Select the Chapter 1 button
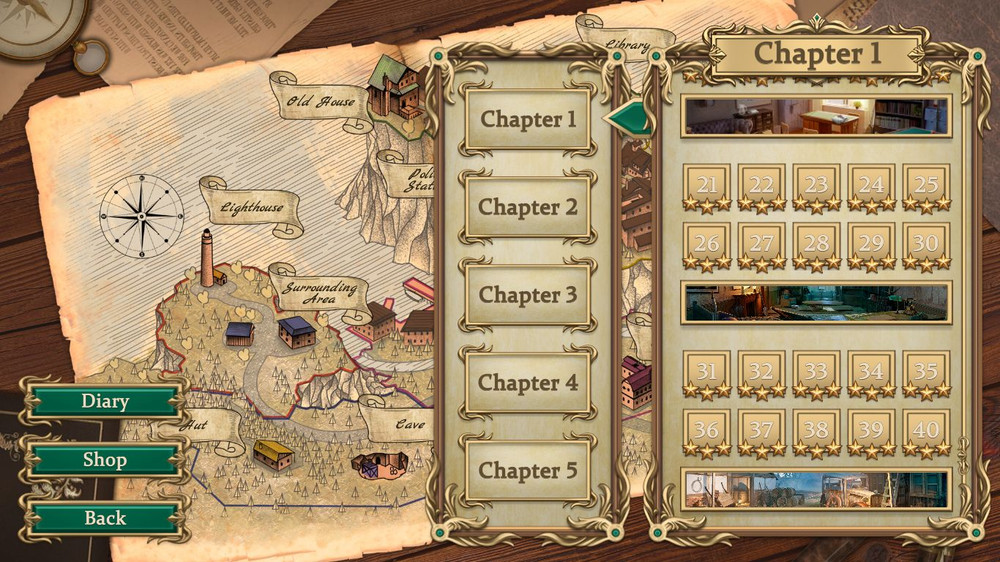1000x562 pixels. point(528,120)
